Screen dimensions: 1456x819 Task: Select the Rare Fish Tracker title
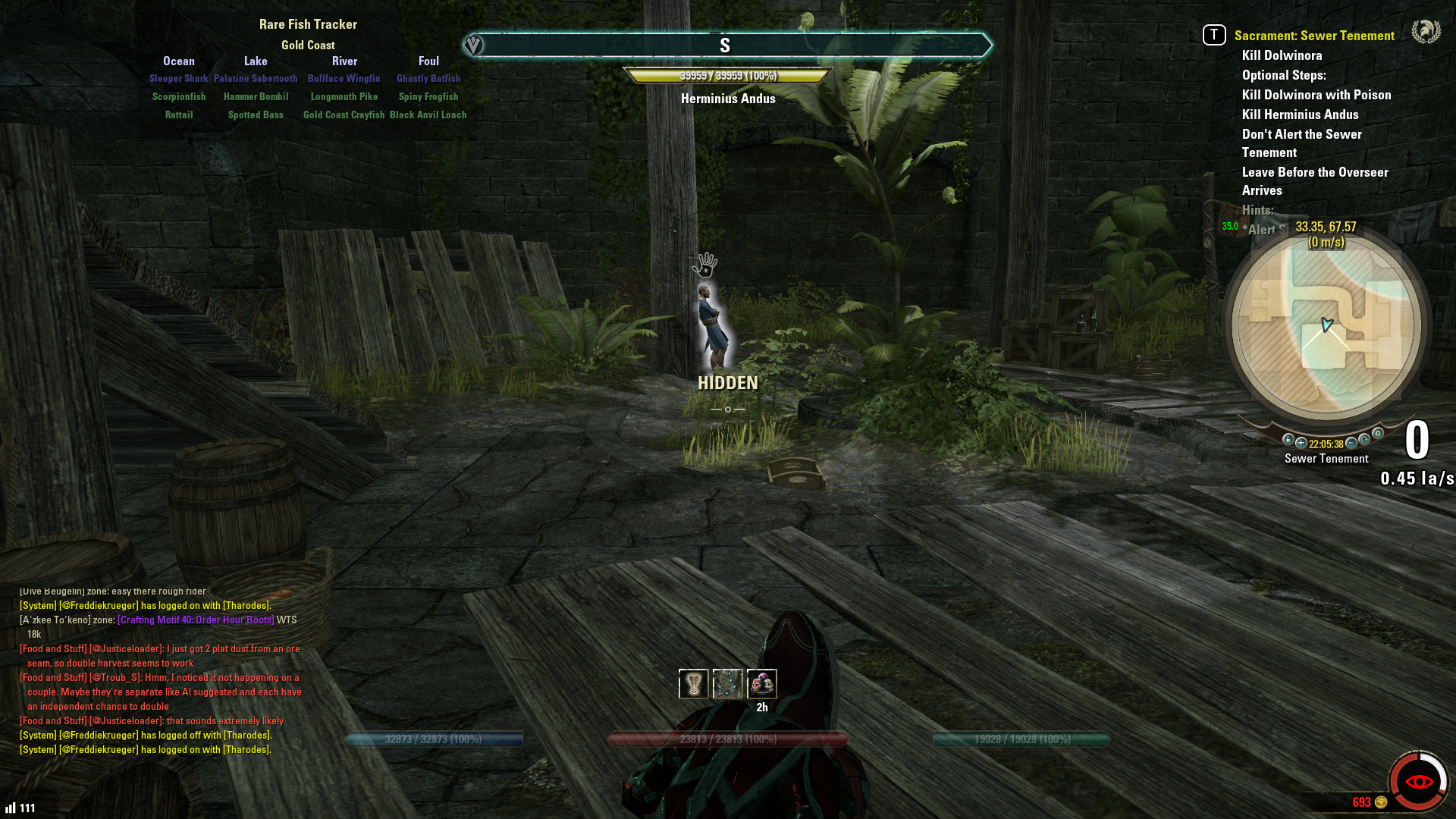click(x=308, y=24)
